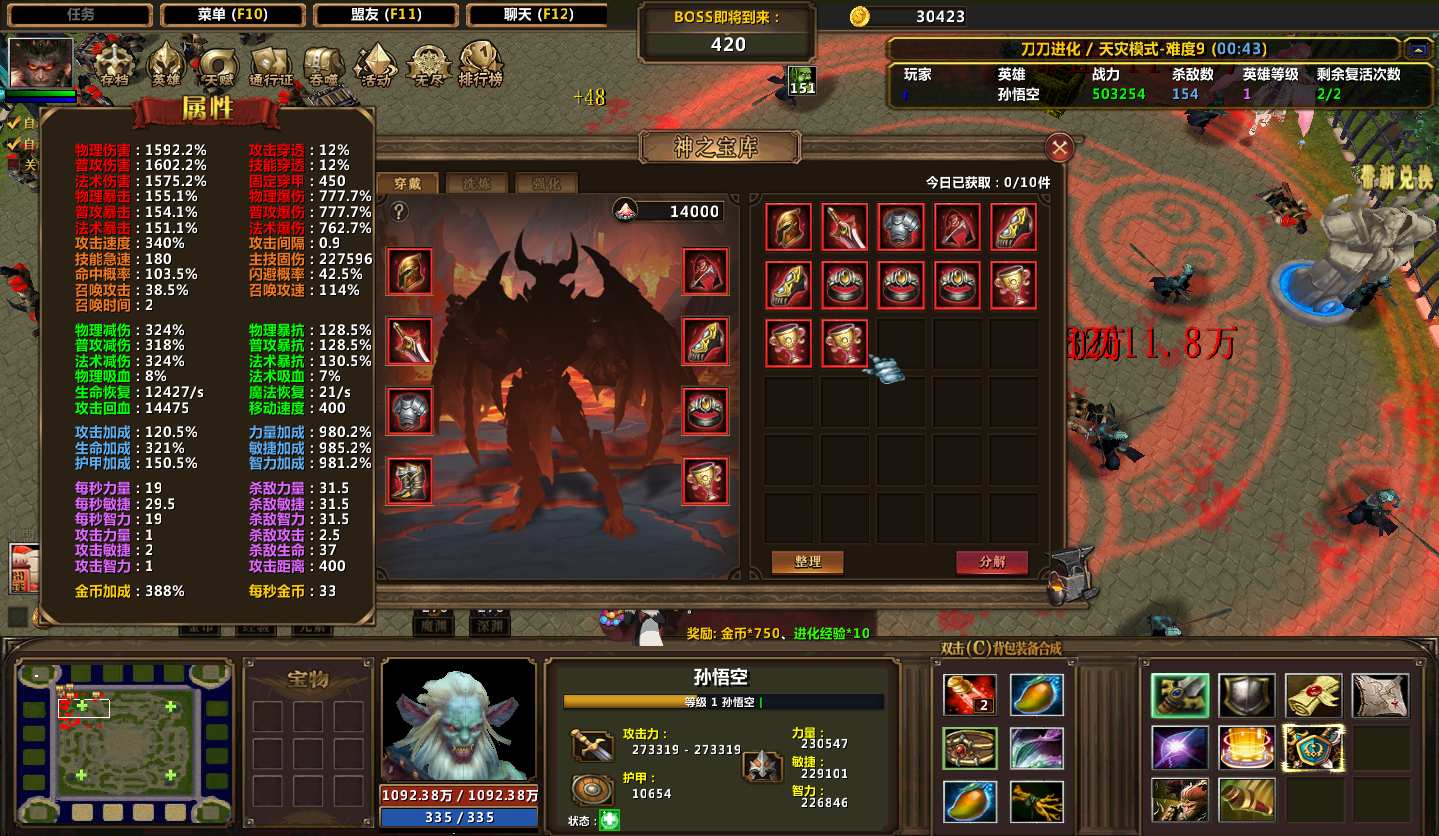
Task: Open the 通行证 pass icon
Action: (x=271, y=65)
